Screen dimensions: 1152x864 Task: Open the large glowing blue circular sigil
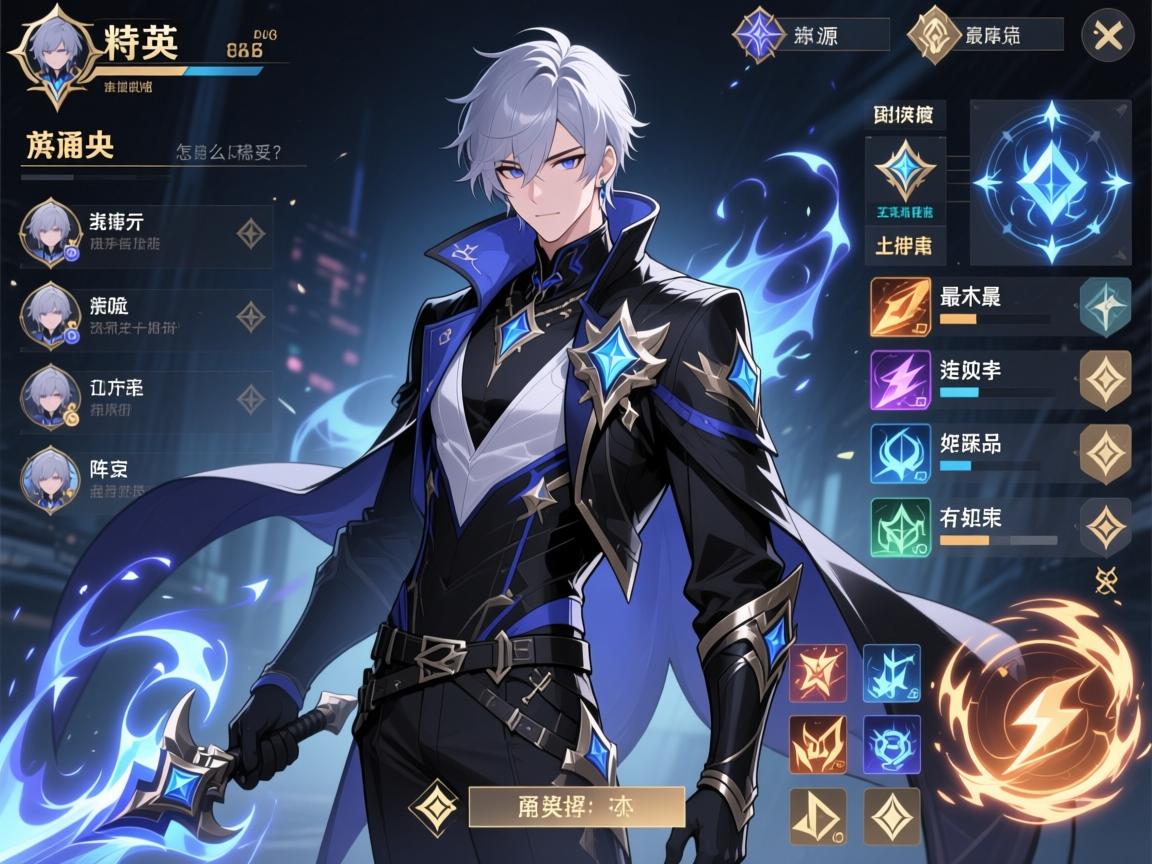[1051, 182]
